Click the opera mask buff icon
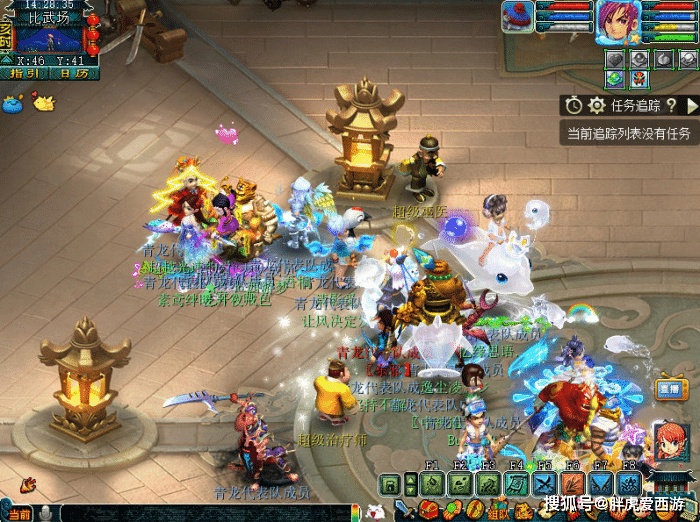700x522 pixels. coord(640,79)
